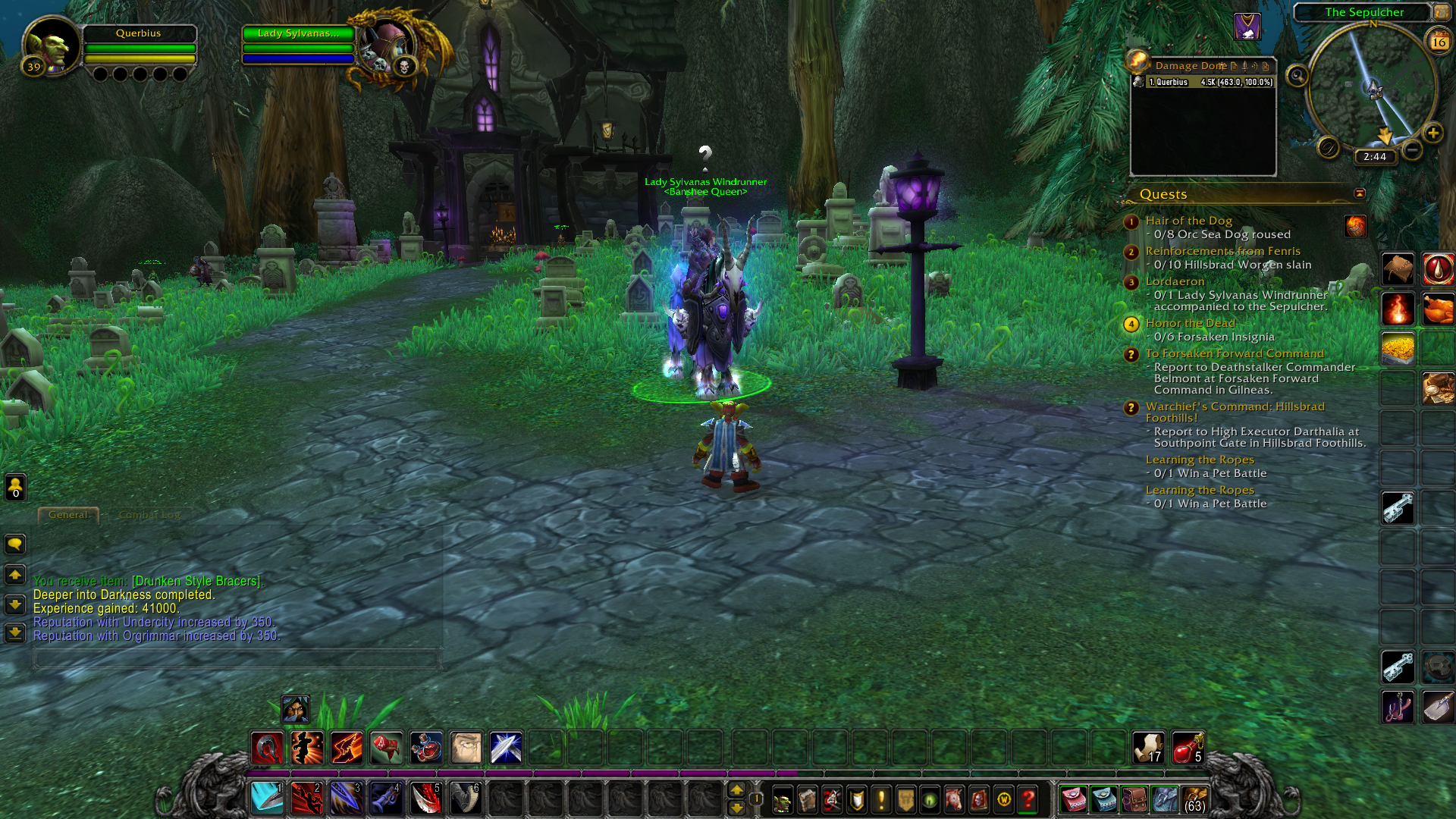
Task: Use the scroll item with 17 stacks
Action: tap(1147, 748)
